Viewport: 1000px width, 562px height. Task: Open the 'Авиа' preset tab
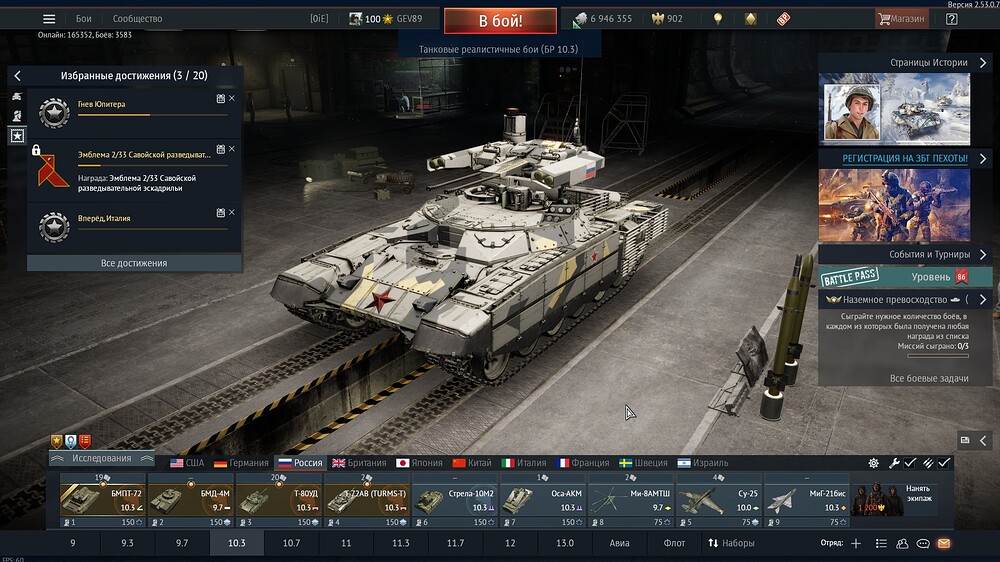(620, 543)
